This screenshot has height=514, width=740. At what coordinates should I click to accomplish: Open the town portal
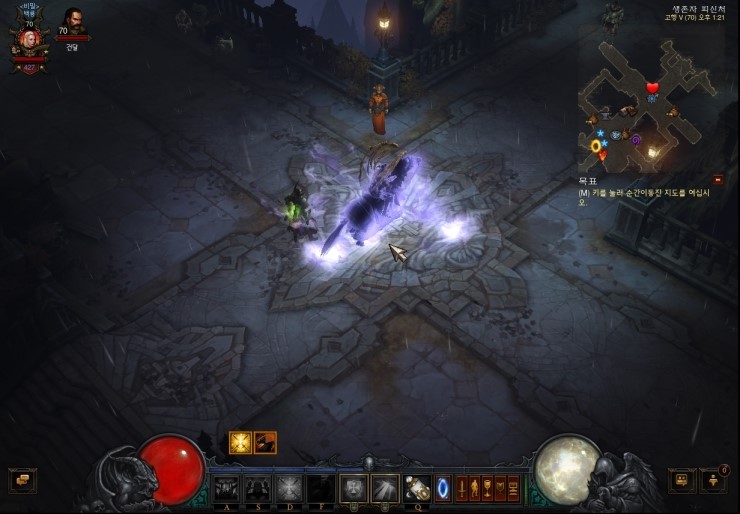pyautogui.click(x=443, y=488)
